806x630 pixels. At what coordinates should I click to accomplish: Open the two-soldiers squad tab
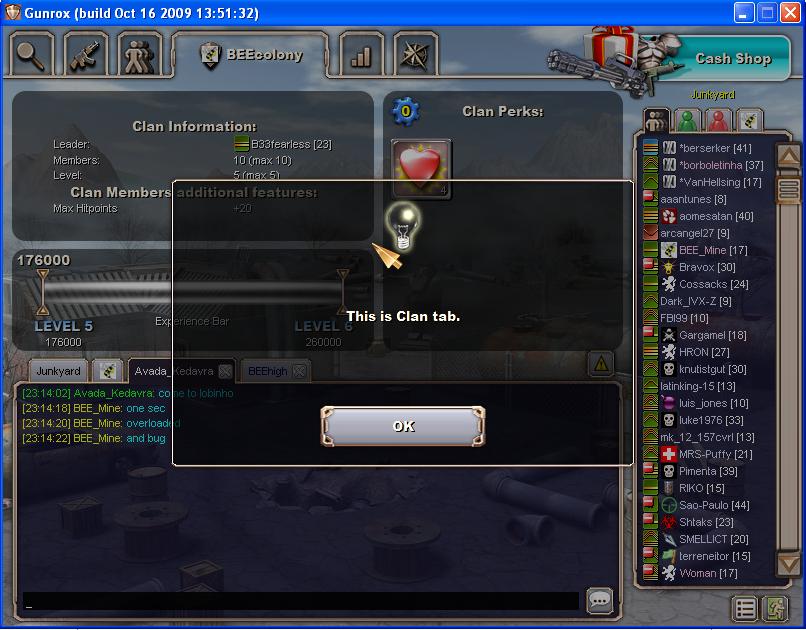139,56
